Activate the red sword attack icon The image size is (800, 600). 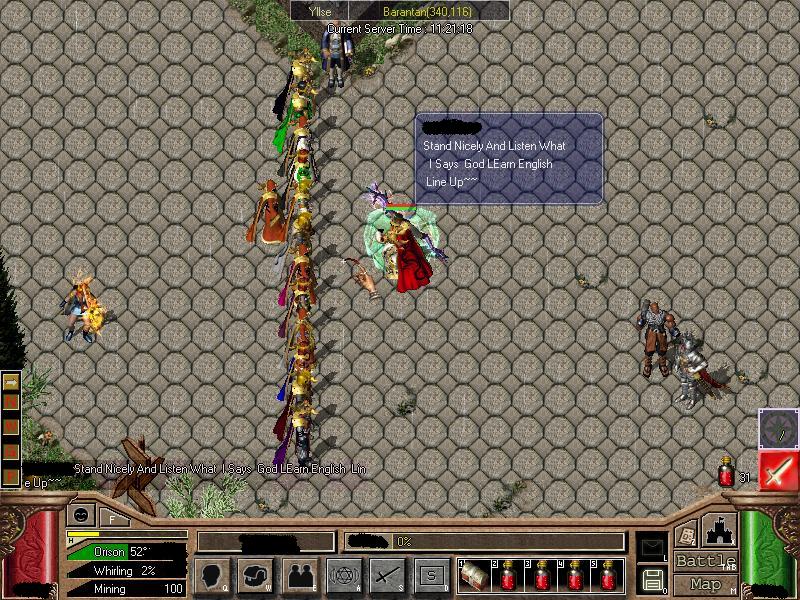pyautogui.click(x=778, y=470)
